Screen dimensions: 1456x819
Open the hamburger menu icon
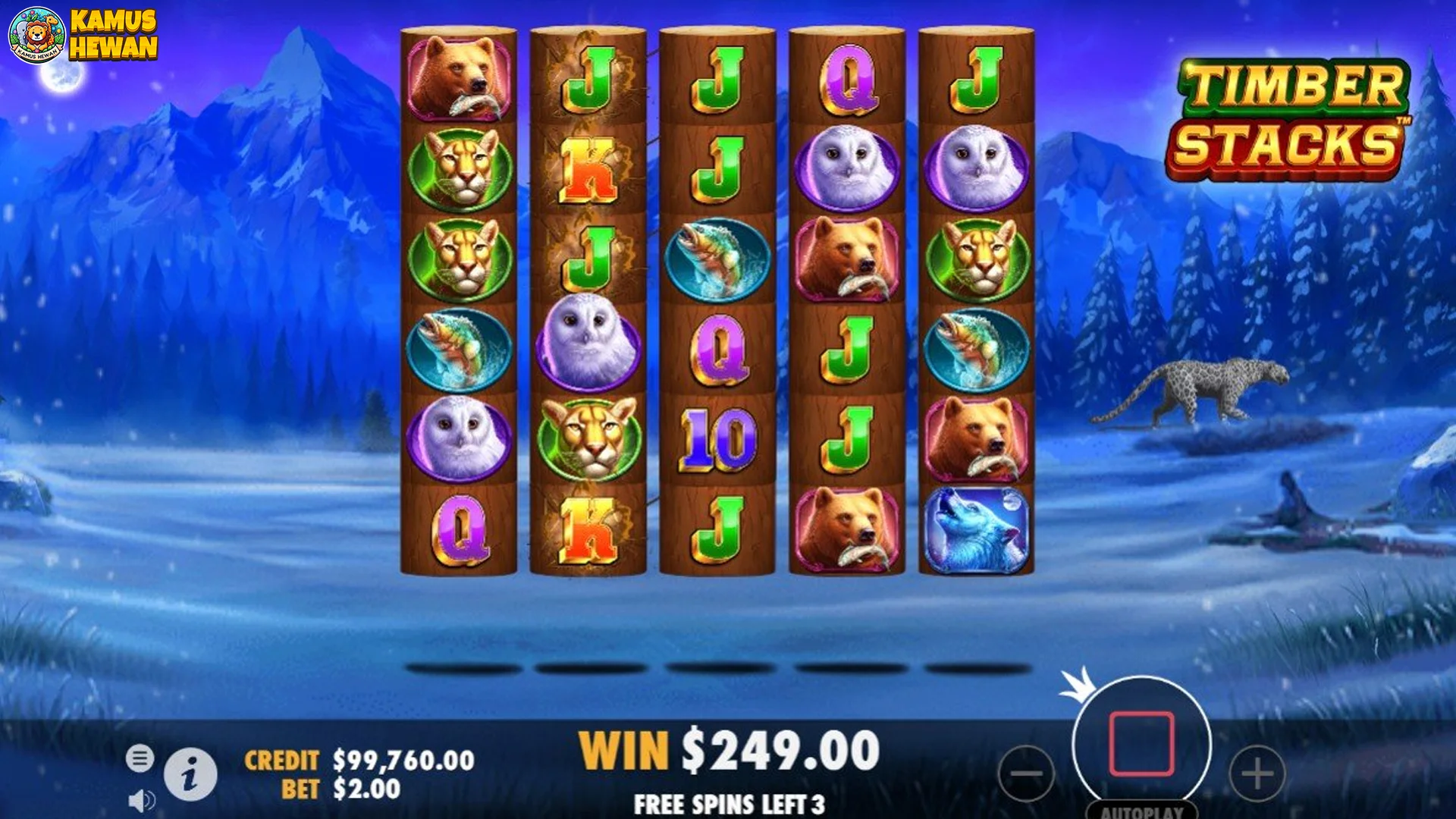pos(140,758)
